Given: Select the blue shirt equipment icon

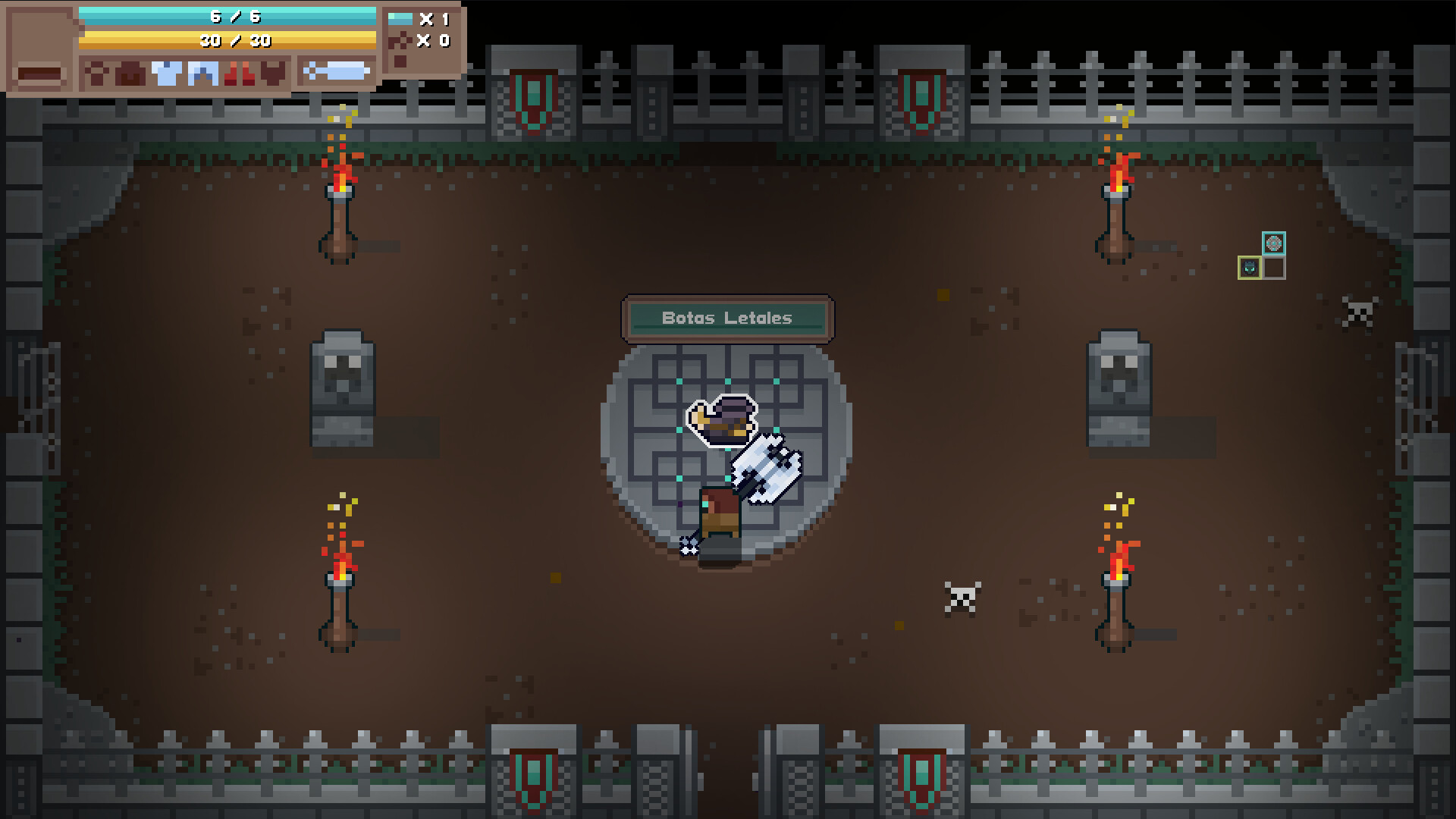Looking at the screenshot, I should 168,72.
